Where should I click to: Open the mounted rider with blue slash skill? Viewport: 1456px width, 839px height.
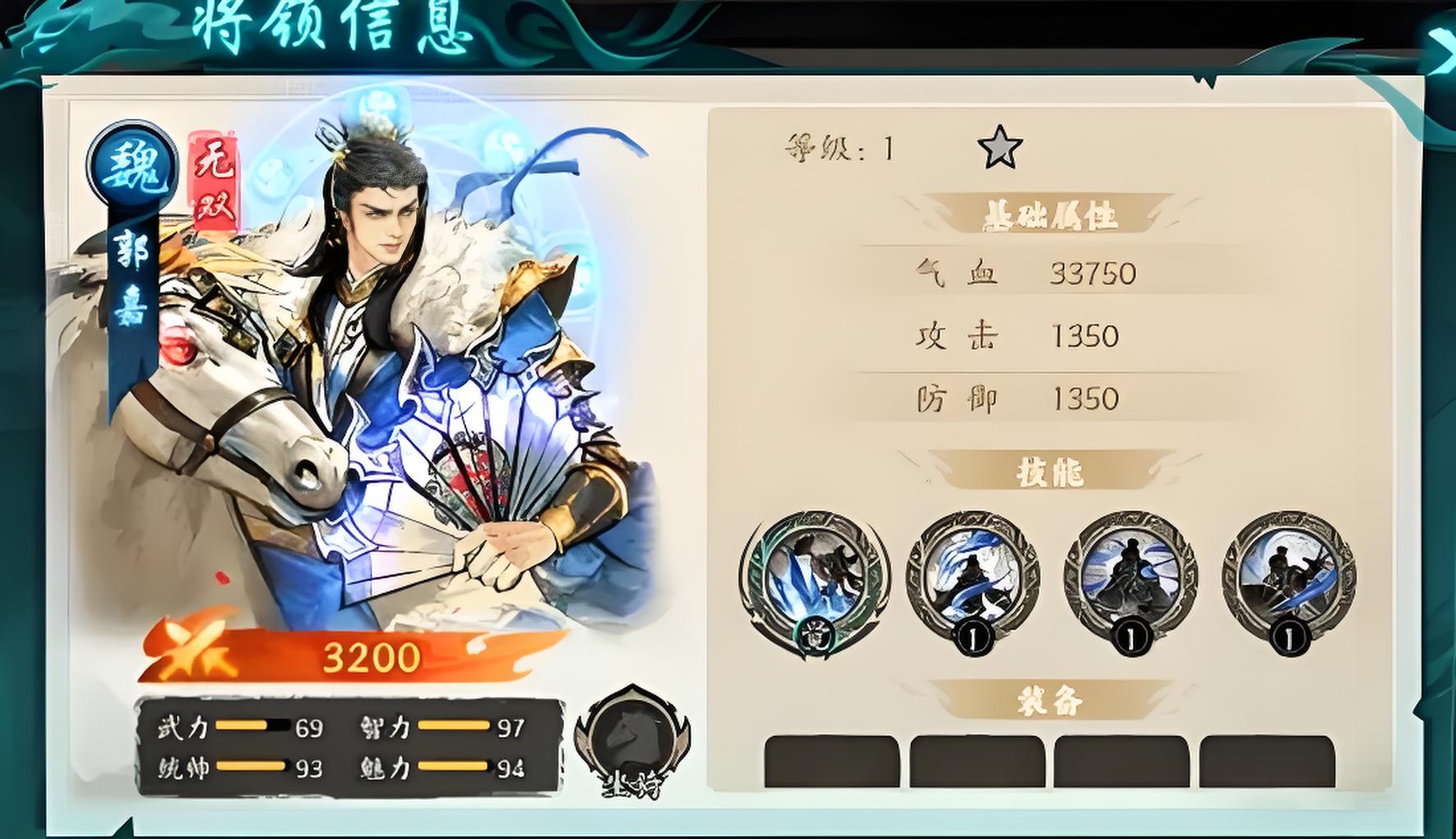pyautogui.click(x=1288, y=576)
